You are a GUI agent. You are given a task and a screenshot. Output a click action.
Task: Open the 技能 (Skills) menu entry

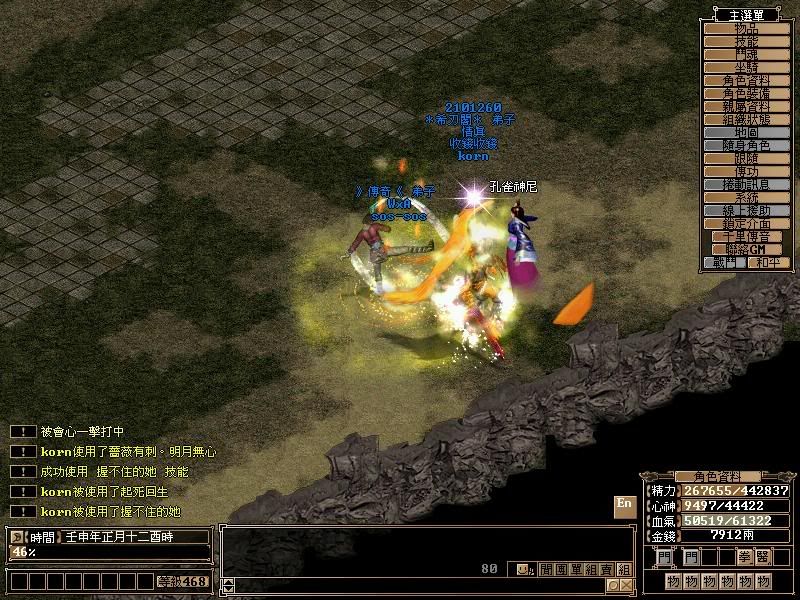747,42
